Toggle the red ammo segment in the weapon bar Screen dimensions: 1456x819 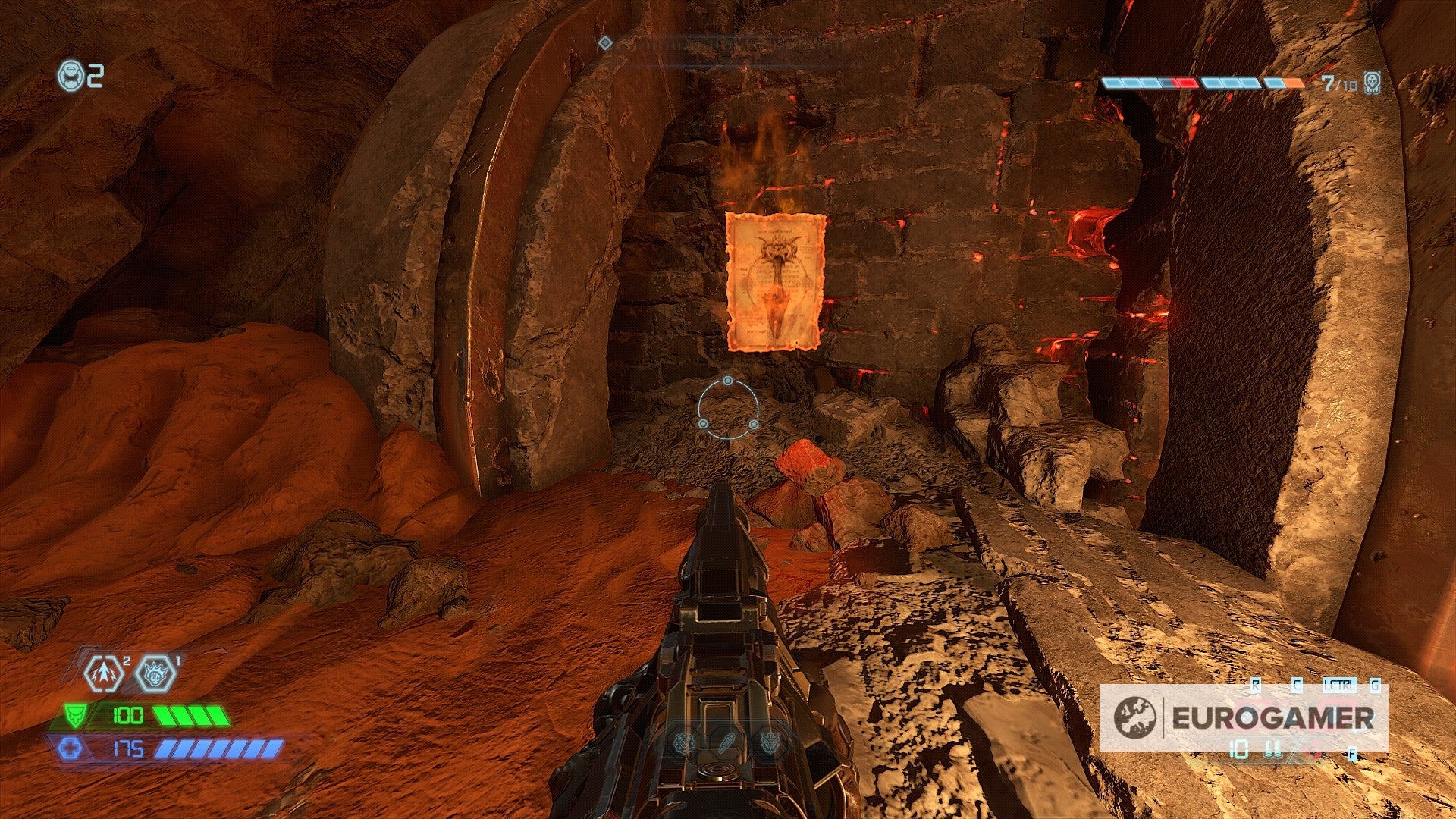tap(1188, 82)
